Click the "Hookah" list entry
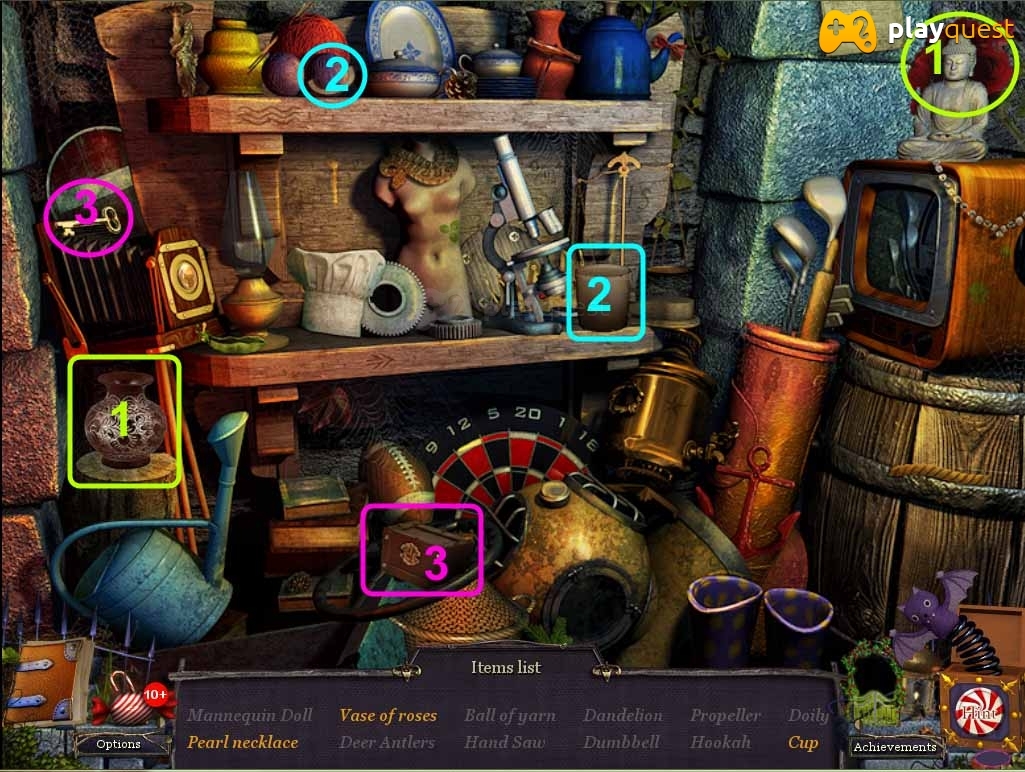 720,742
